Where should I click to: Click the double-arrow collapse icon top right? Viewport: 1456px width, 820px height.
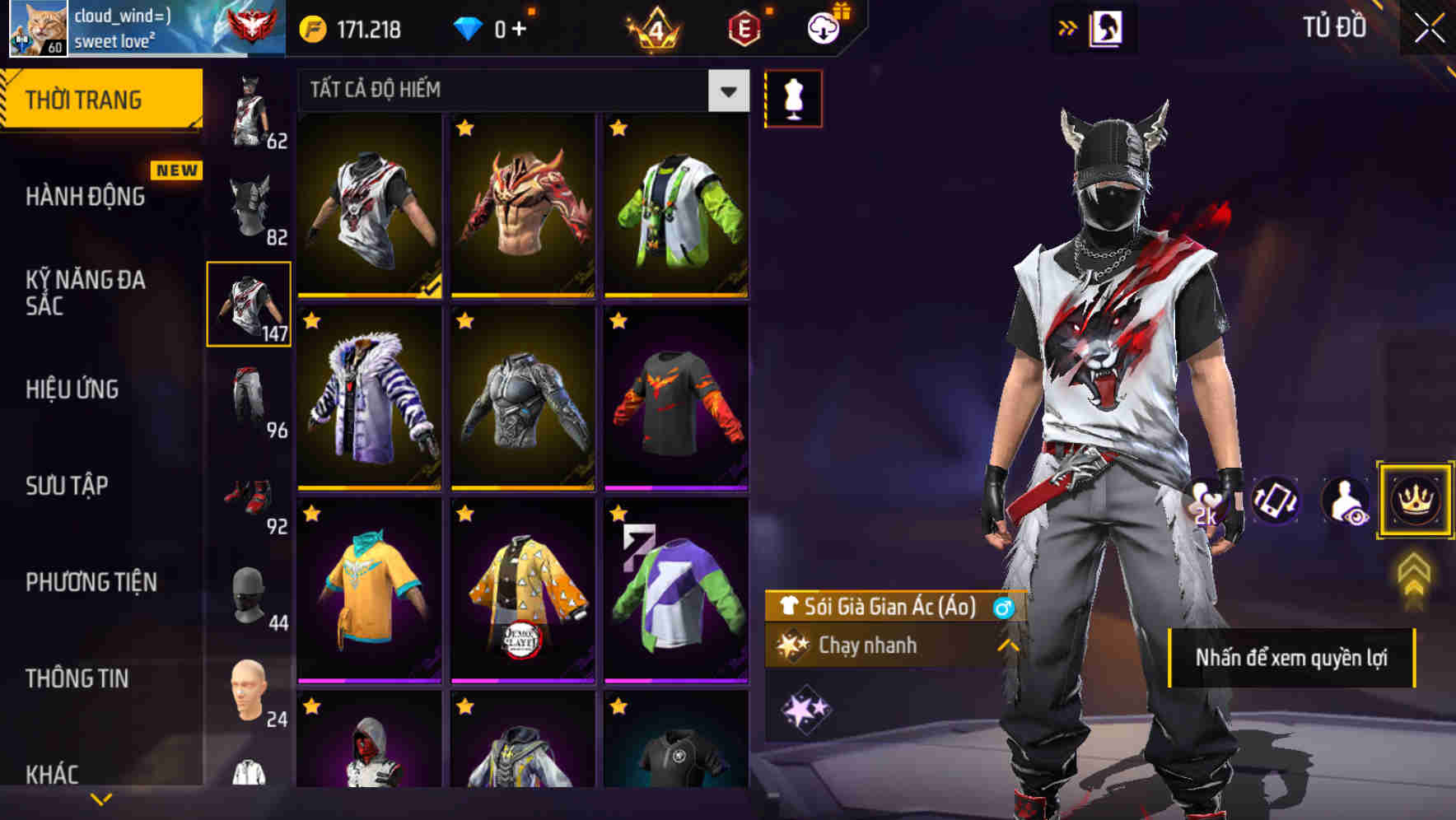click(x=1068, y=26)
